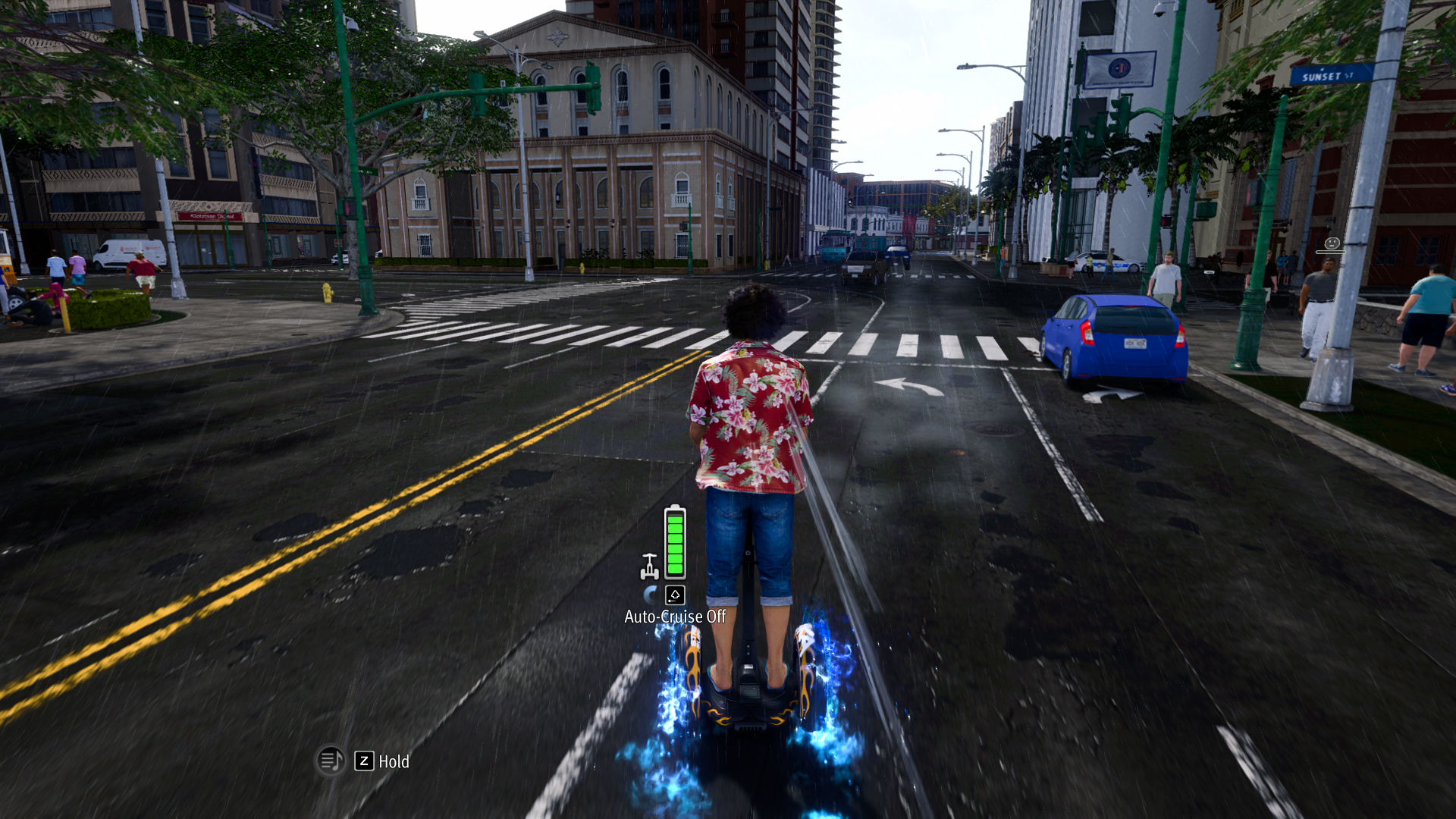This screenshot has height=819, width=1456.
Task: Click the battery charge gauge icon
Action: [675, 542]
